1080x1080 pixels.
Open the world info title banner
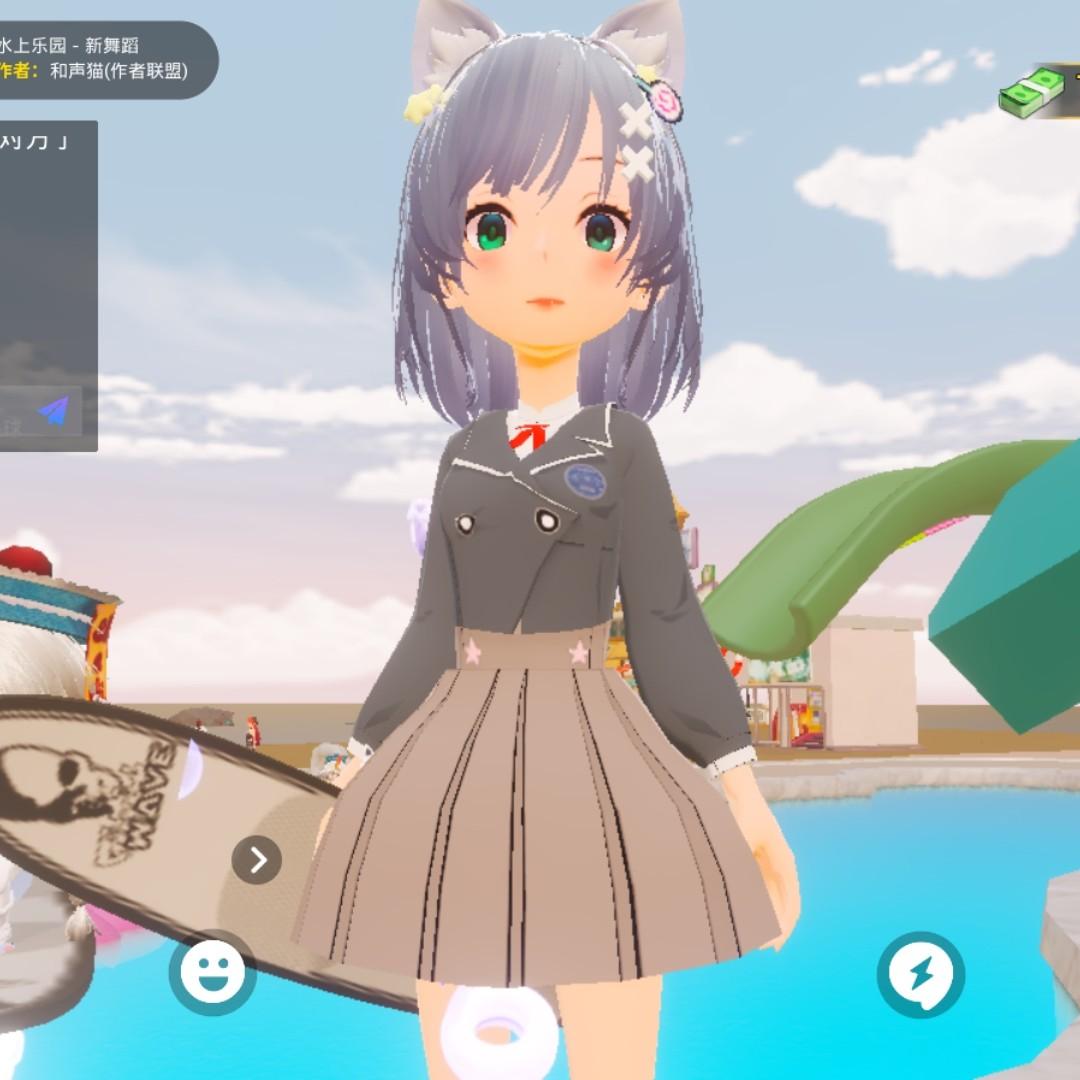tap(100, 59)
